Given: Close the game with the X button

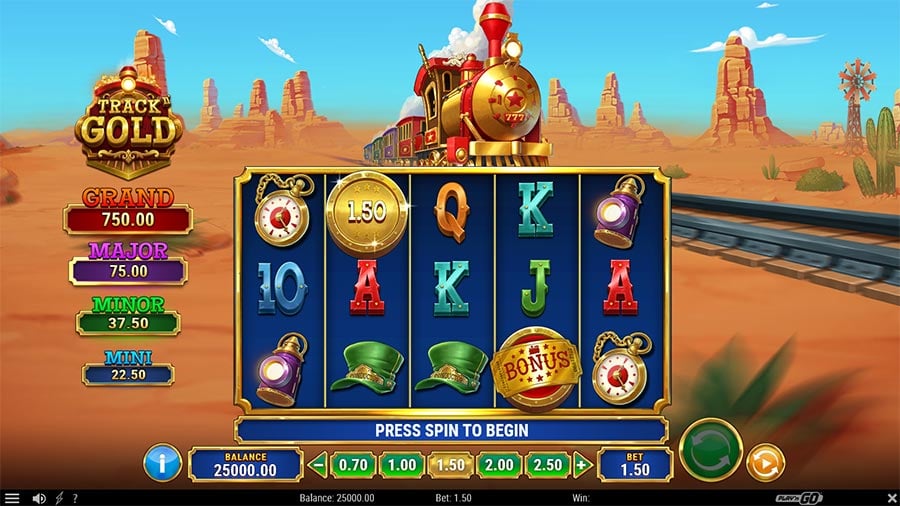Looking at the screenshot, I should click(x=891, y=498).
